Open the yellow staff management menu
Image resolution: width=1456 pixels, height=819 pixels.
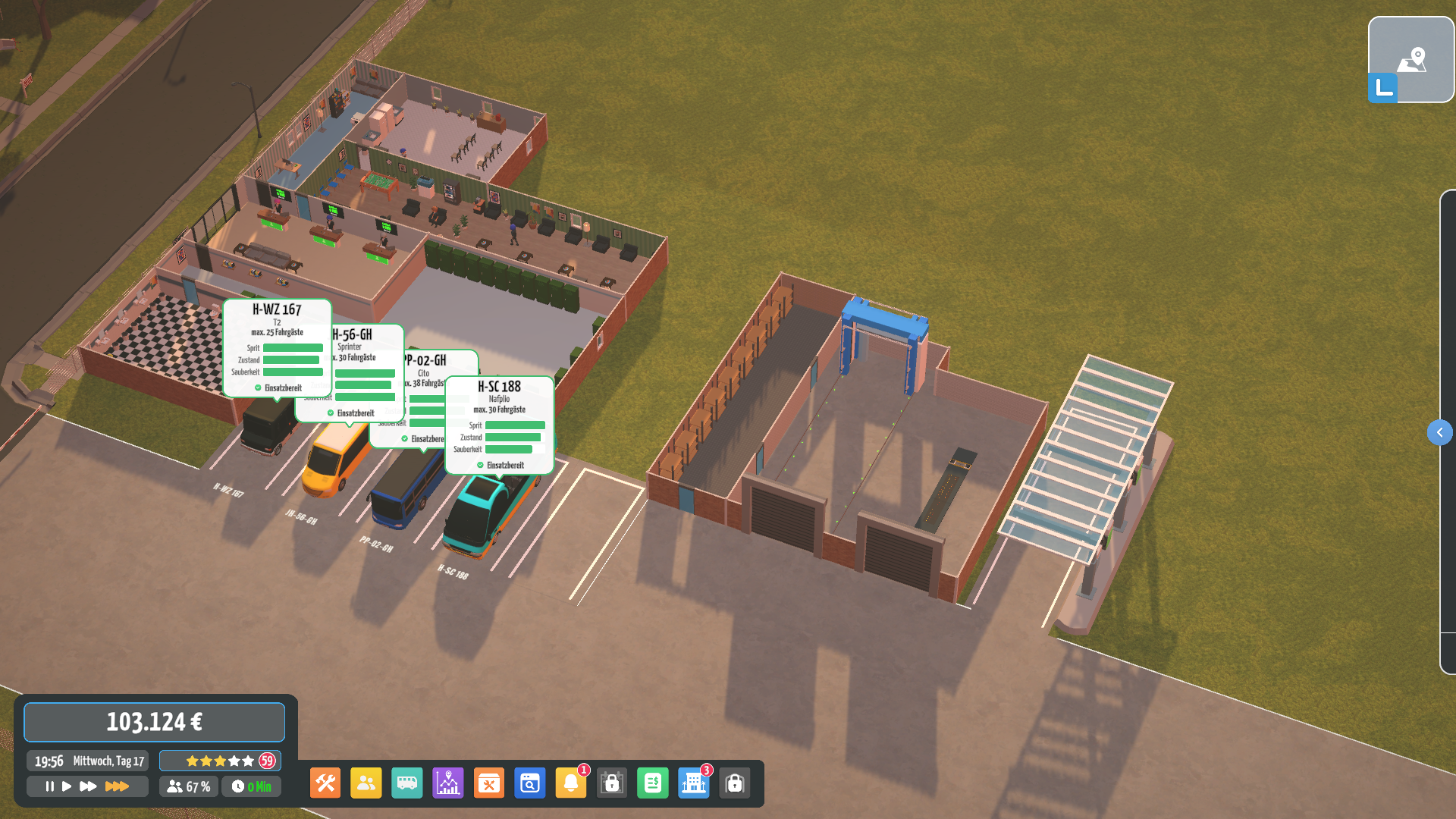click(366, 783)
